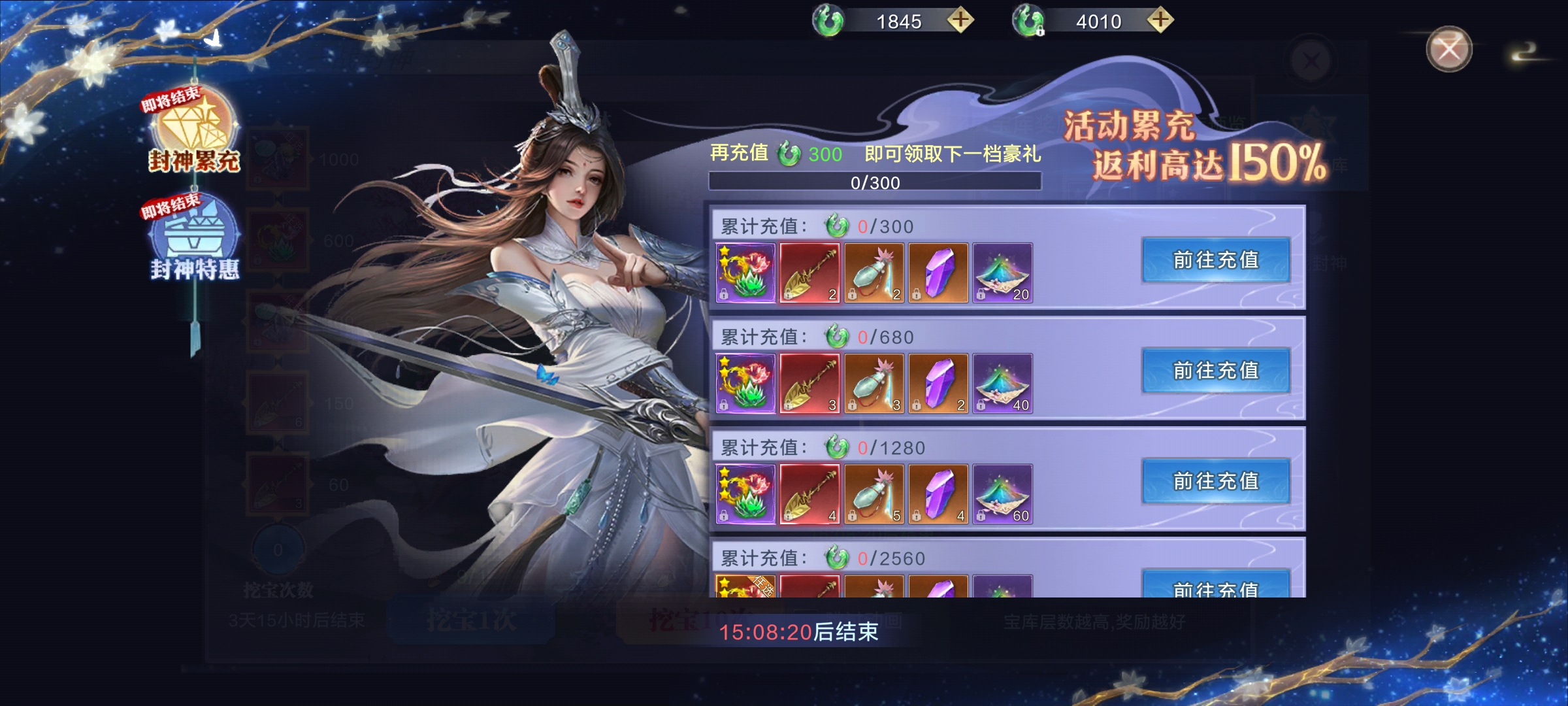This screenshot has width=1568, height=706.
Task: Click 前往充值 for the 680 tier
Action: (x=1215, y=371)
